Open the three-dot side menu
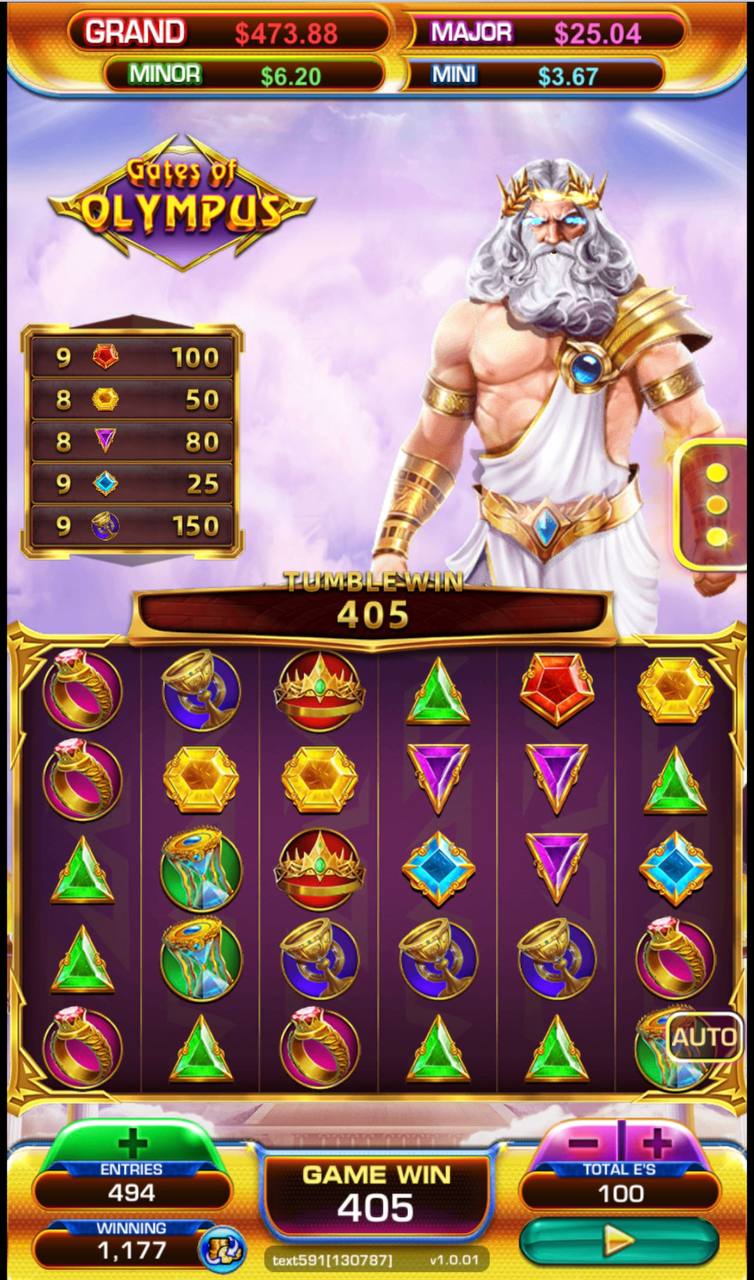Image resolution: width=754 pixels, height=1280 pixels. (716, 505)
